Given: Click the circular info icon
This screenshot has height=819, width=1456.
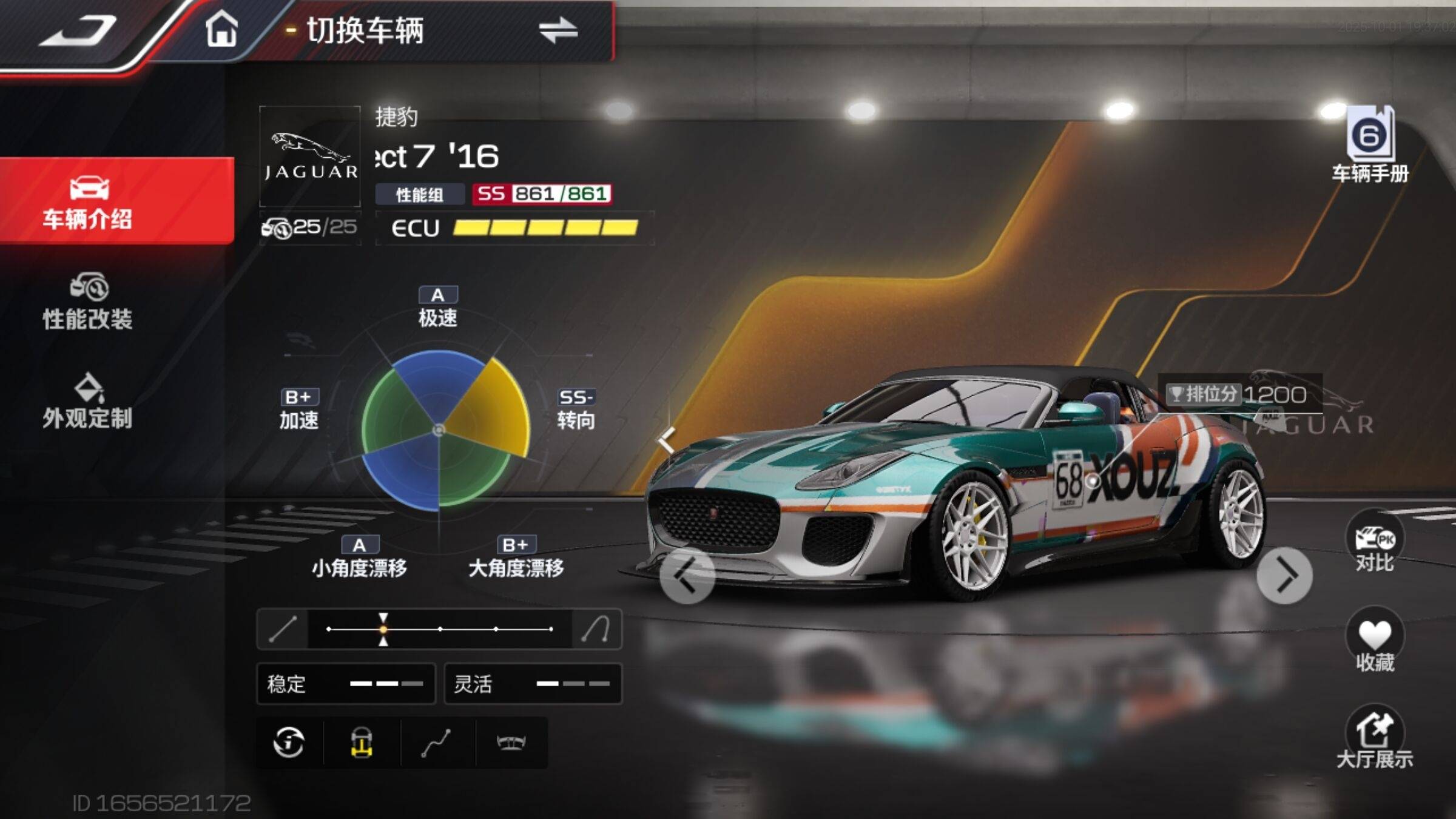Looking at the screenshot, I should point(289,743).
